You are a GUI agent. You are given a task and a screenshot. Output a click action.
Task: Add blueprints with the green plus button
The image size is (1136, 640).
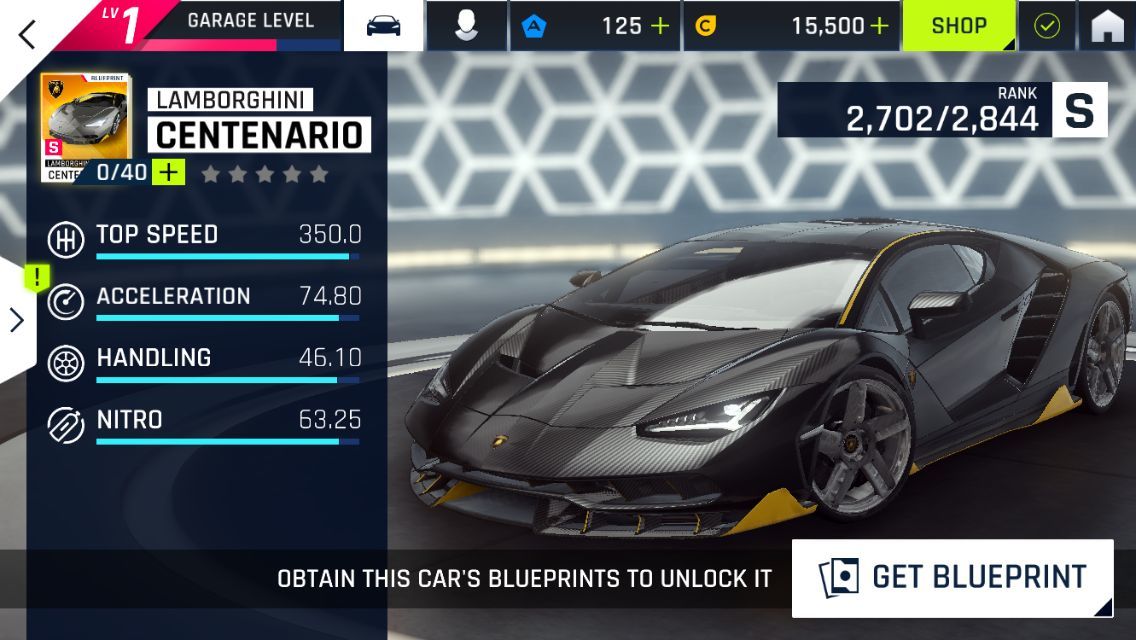170,172
